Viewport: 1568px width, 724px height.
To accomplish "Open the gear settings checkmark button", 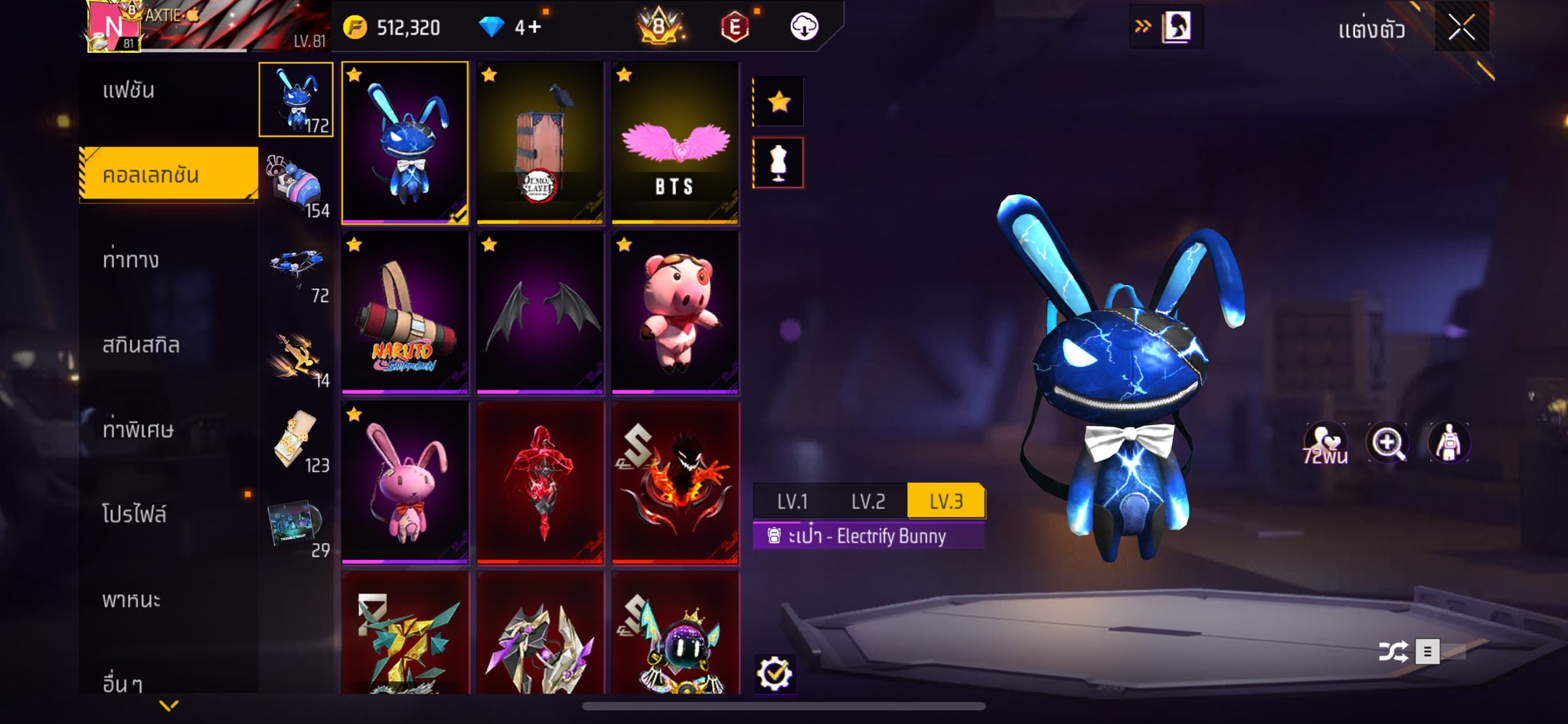I will [x=774, y=674].
